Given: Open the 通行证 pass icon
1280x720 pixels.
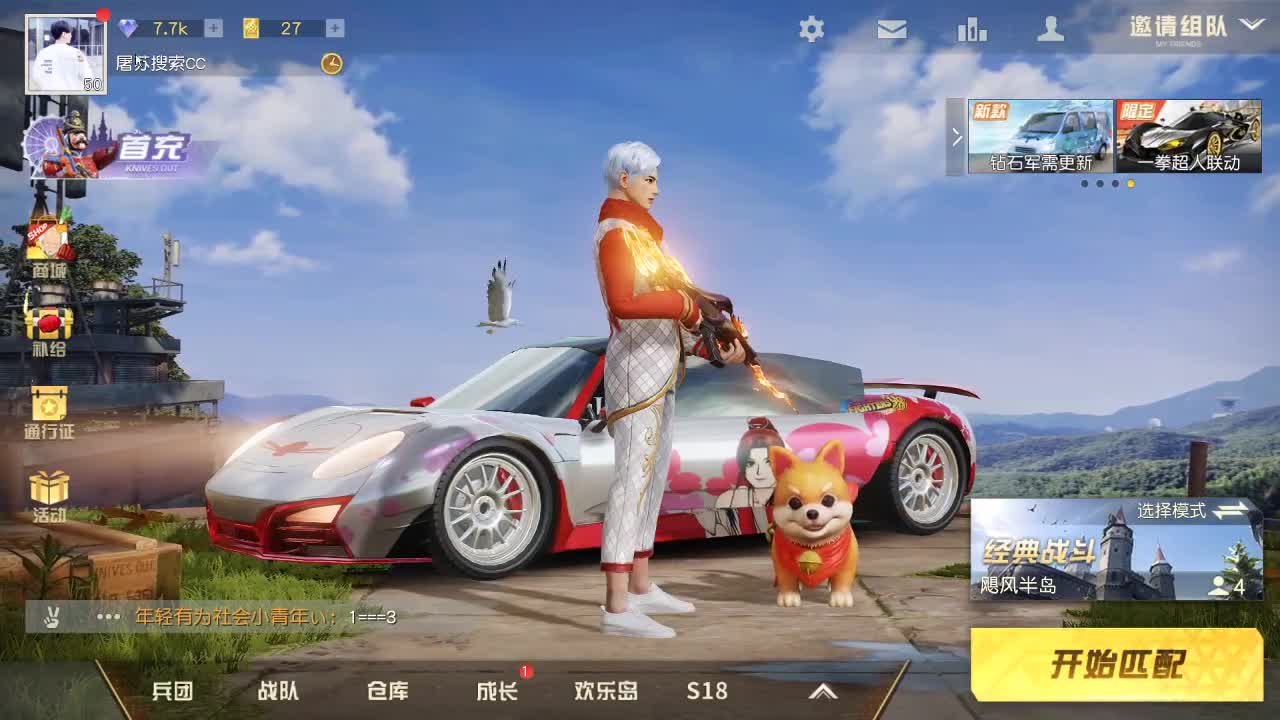Looking at the screenshot, I should click(x=48, y=405).
